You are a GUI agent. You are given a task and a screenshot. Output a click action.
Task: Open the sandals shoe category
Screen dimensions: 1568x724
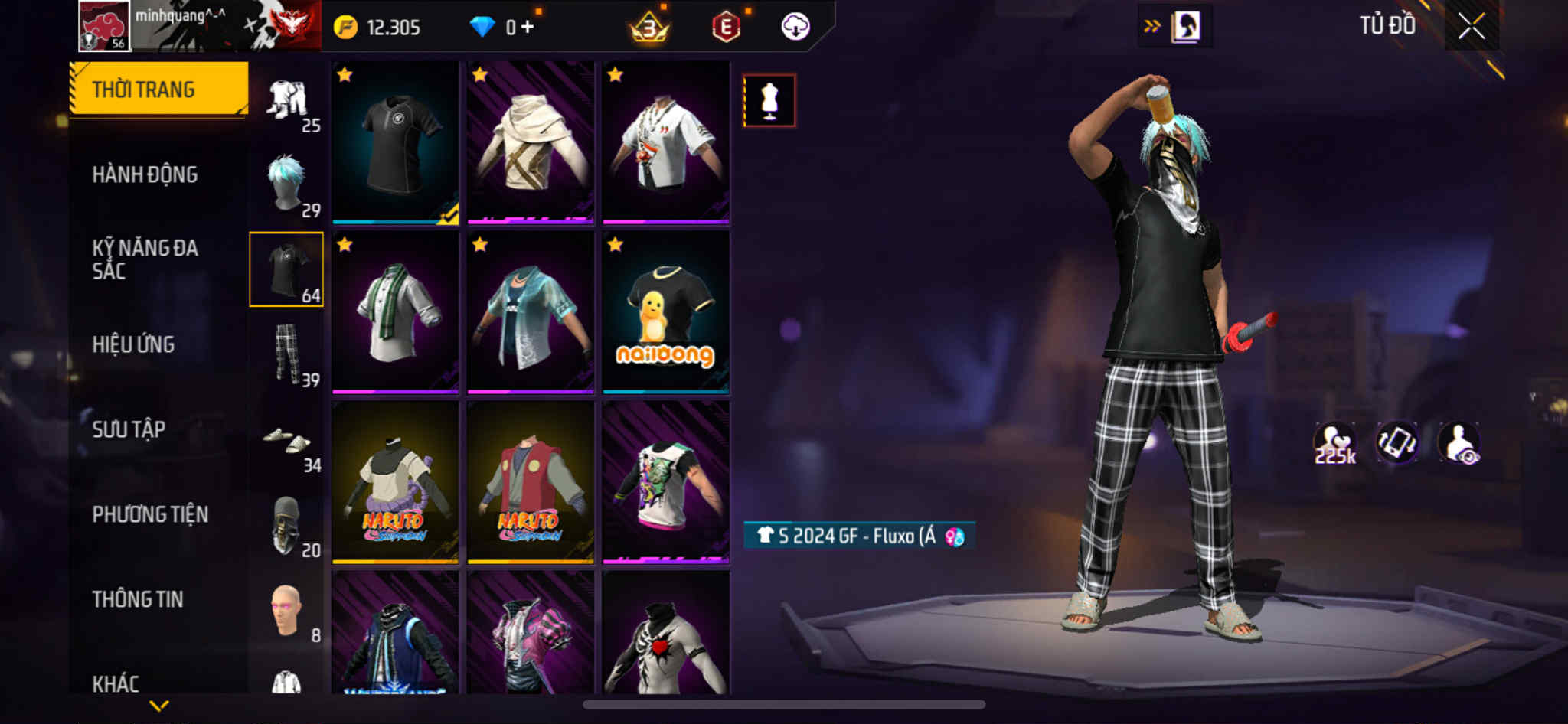[x=287, y=441]
